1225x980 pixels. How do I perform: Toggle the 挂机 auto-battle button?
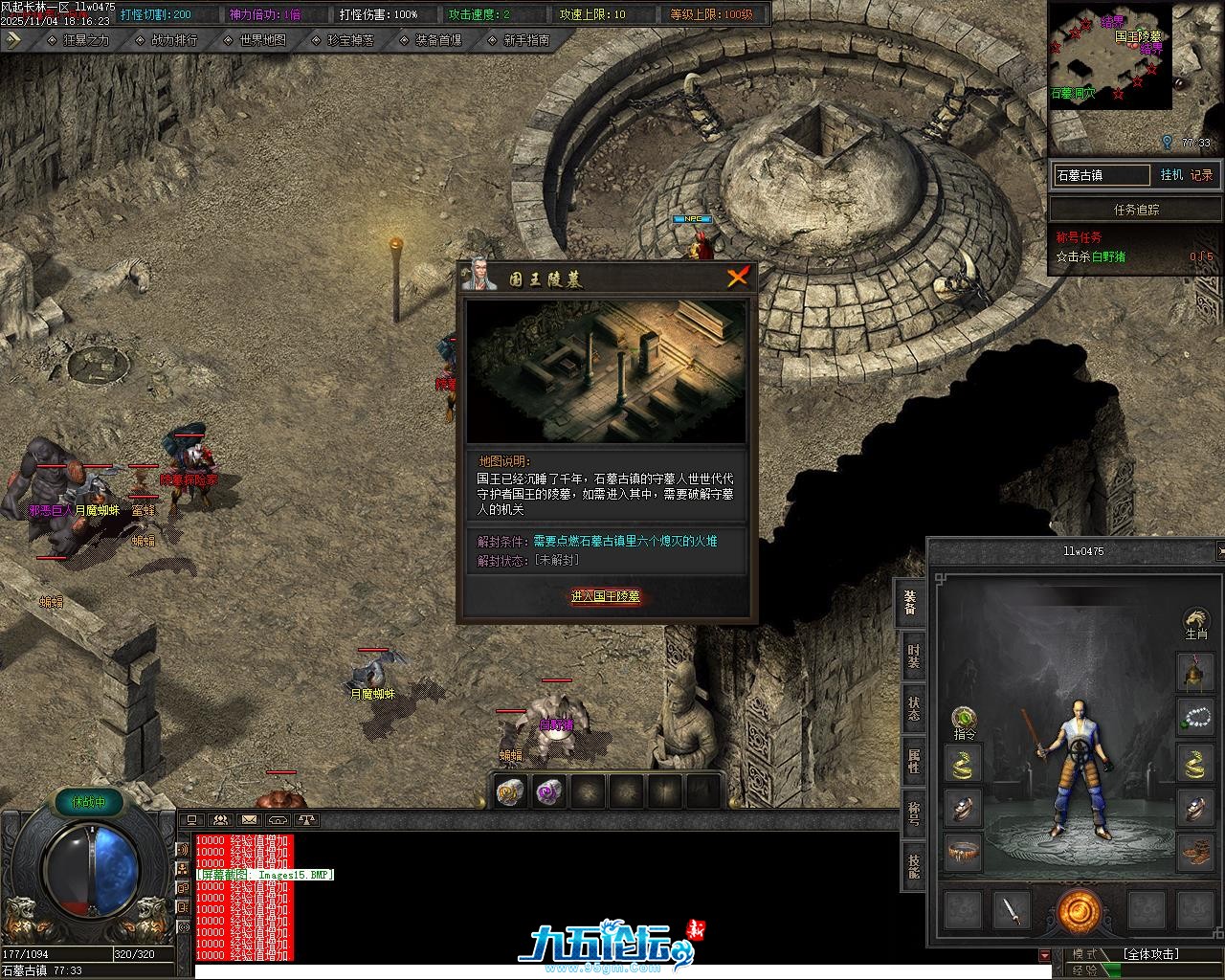coord(1171,175)
